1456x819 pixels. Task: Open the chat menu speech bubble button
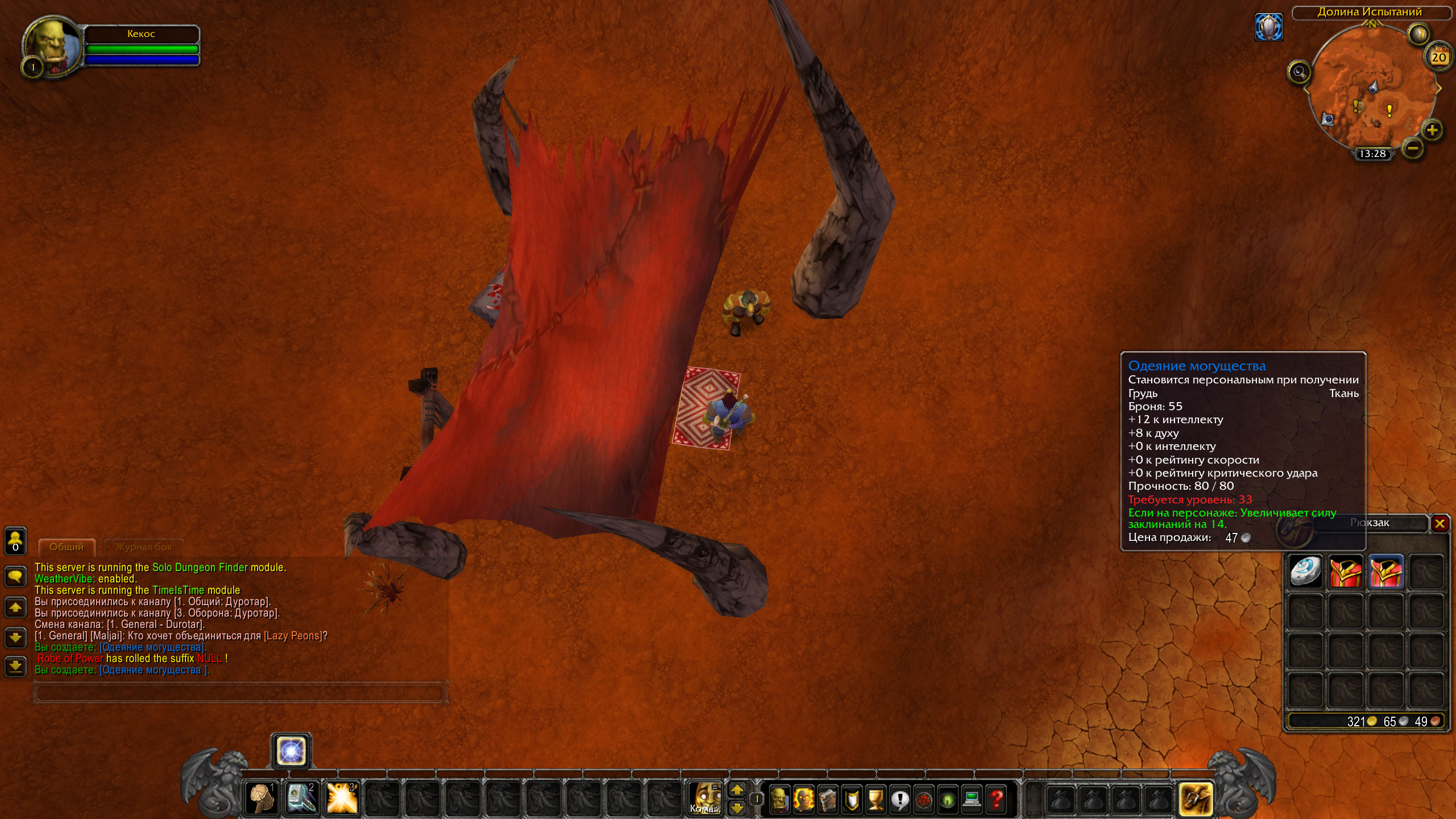[15, 577]
